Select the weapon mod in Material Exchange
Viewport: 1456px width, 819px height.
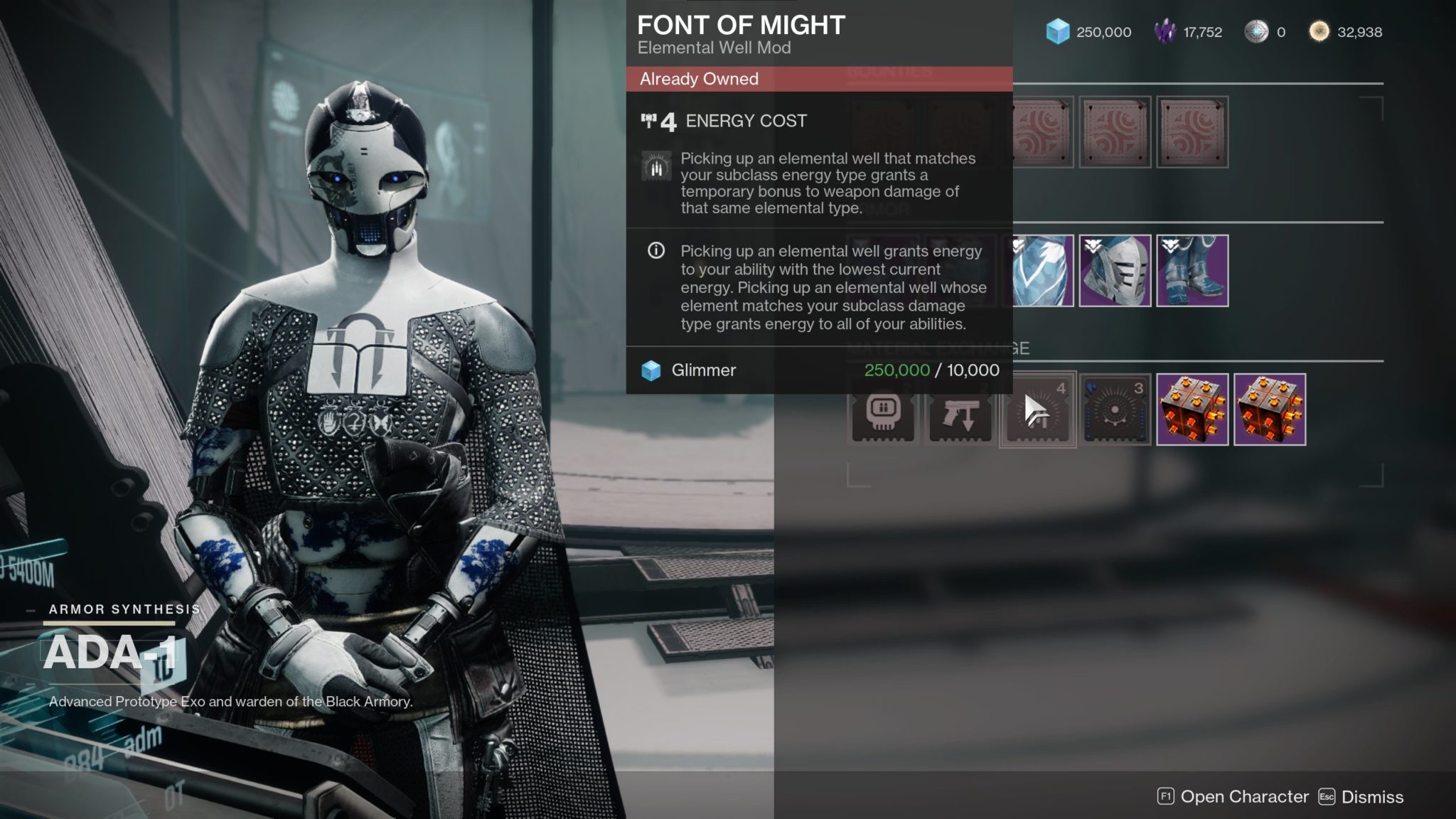pos(958,411)
